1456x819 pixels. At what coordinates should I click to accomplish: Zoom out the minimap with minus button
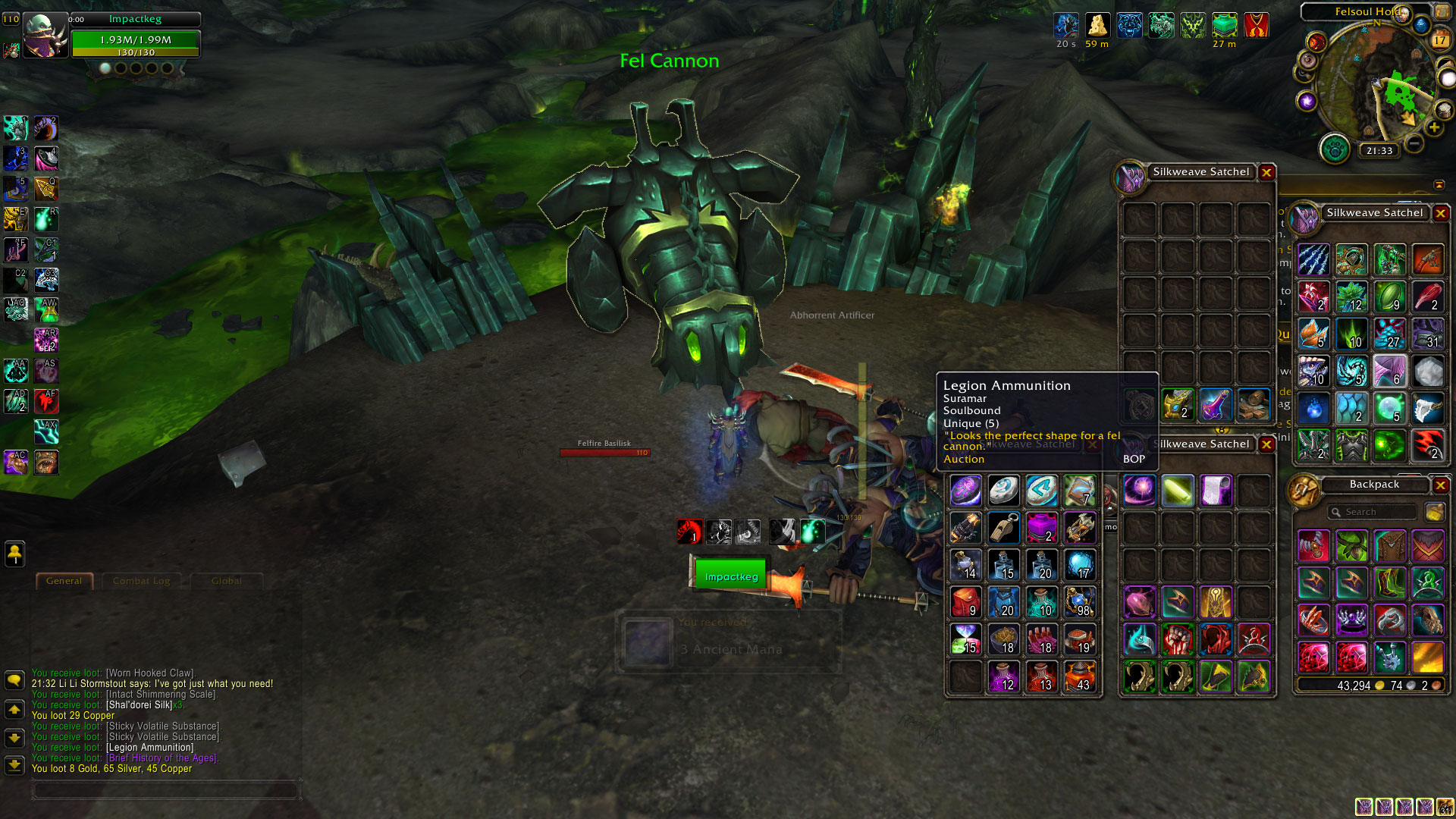tap(1414, 143)
